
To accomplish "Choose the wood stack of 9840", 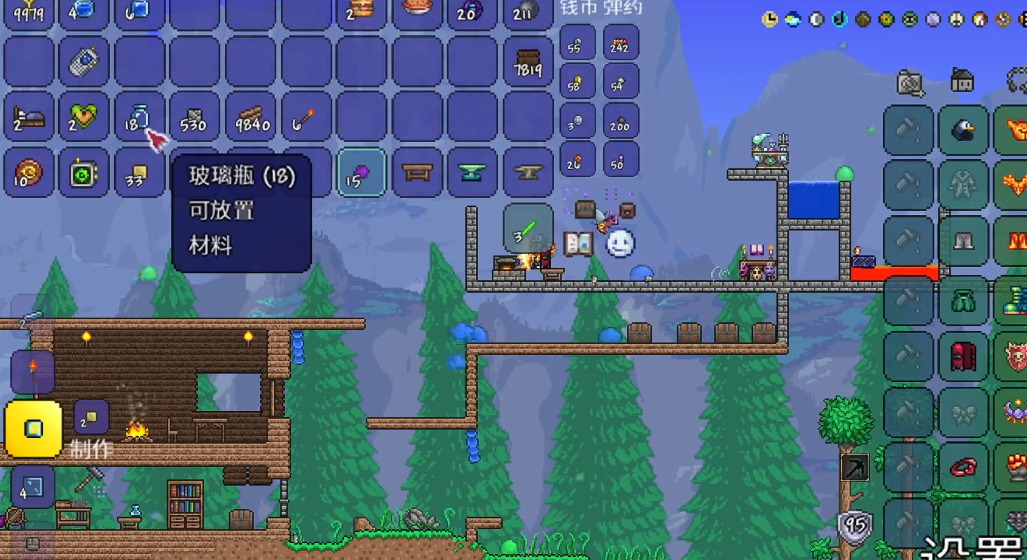I will pyautogui.click(x=250, y=117).
